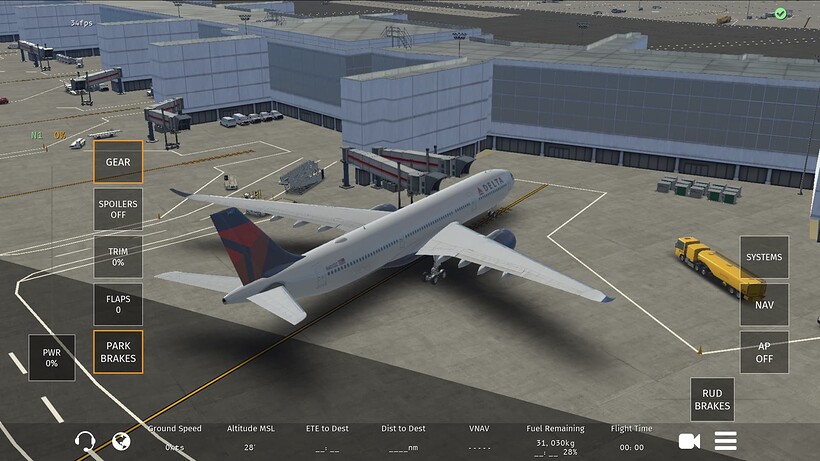The width and height of the screenshot is (820, 461).
Task: Click the green checkmark status icon
Action: 780,14
